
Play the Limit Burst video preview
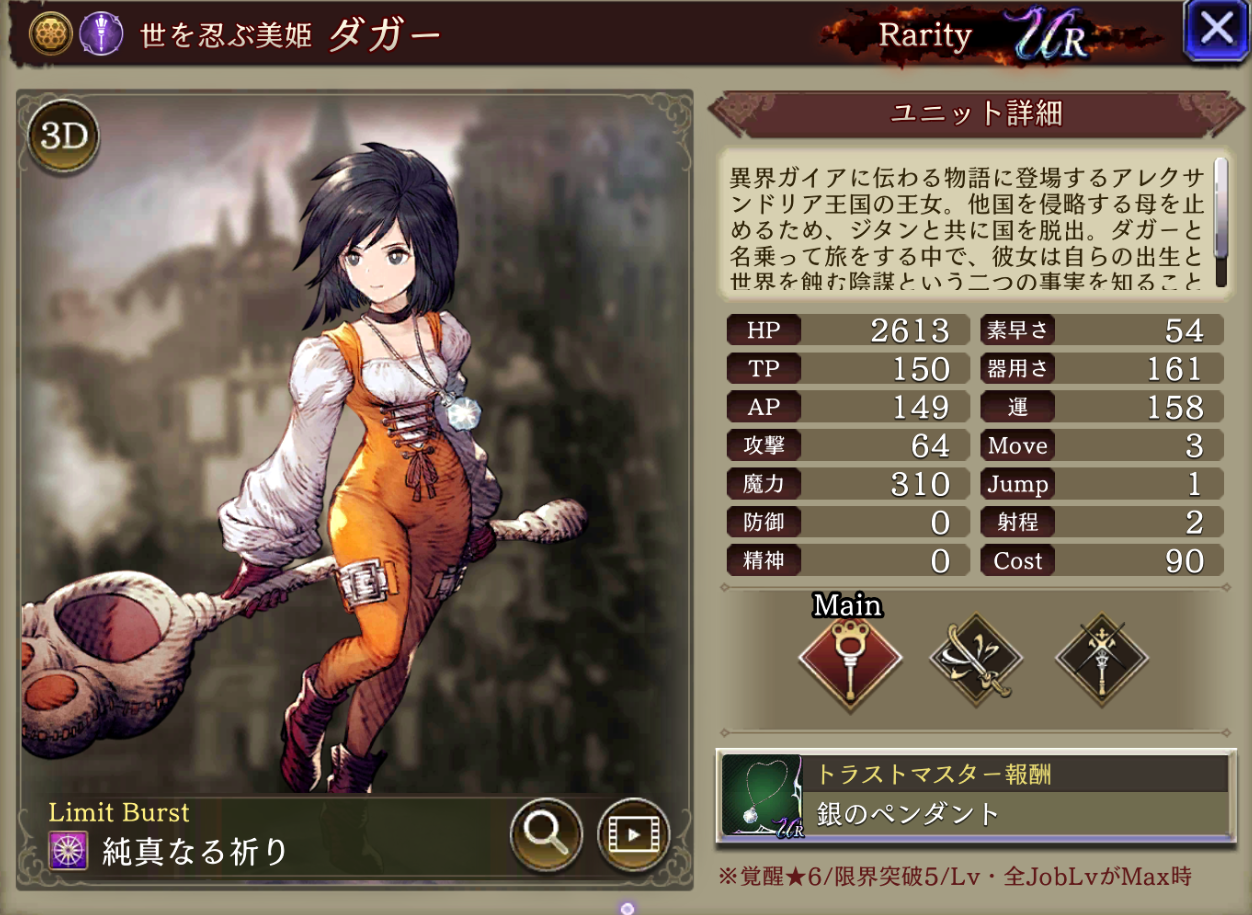[633, 833]
